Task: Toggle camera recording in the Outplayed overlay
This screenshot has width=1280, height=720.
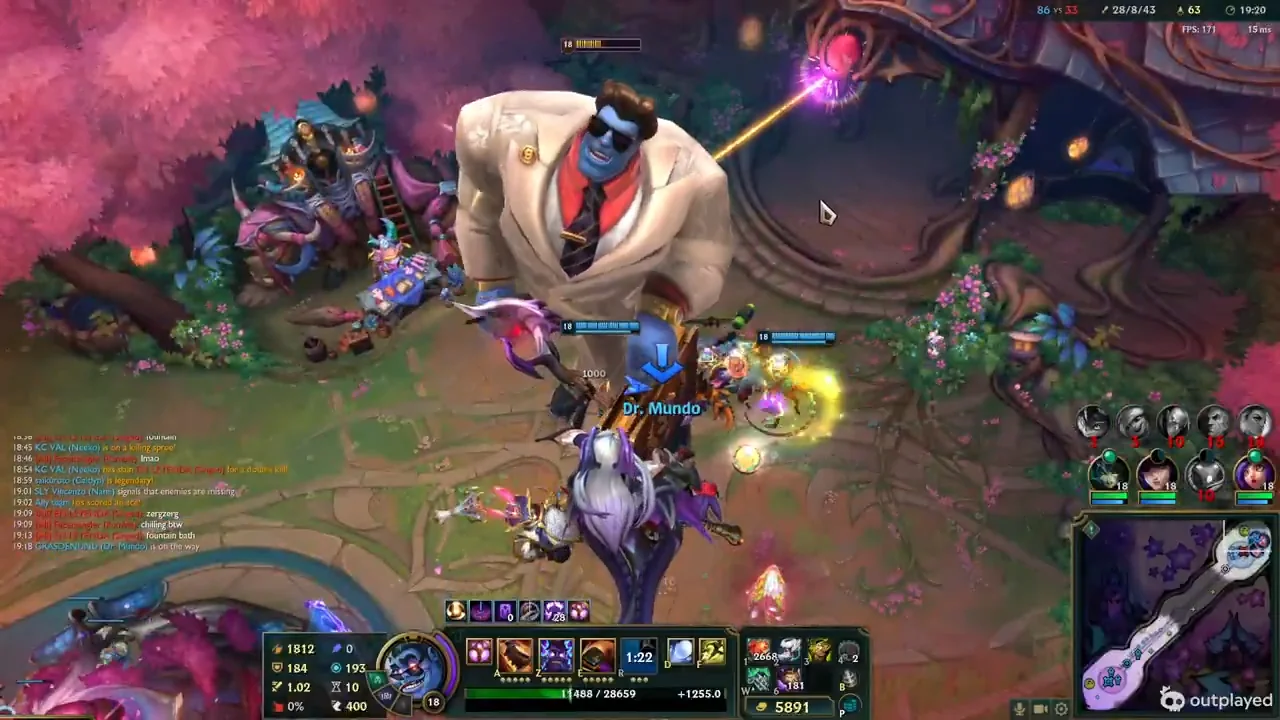Action: 1040,709
